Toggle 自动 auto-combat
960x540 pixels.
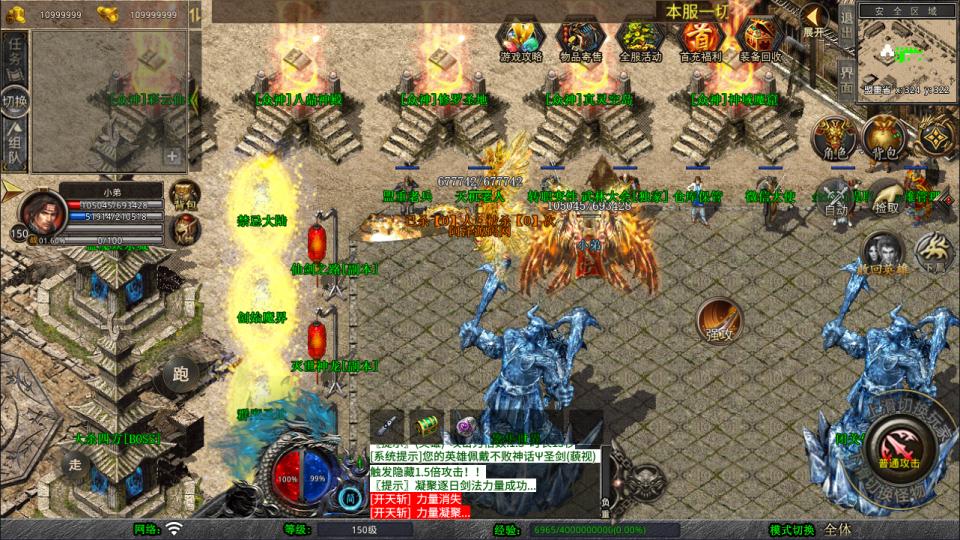(x=836, y=198)
